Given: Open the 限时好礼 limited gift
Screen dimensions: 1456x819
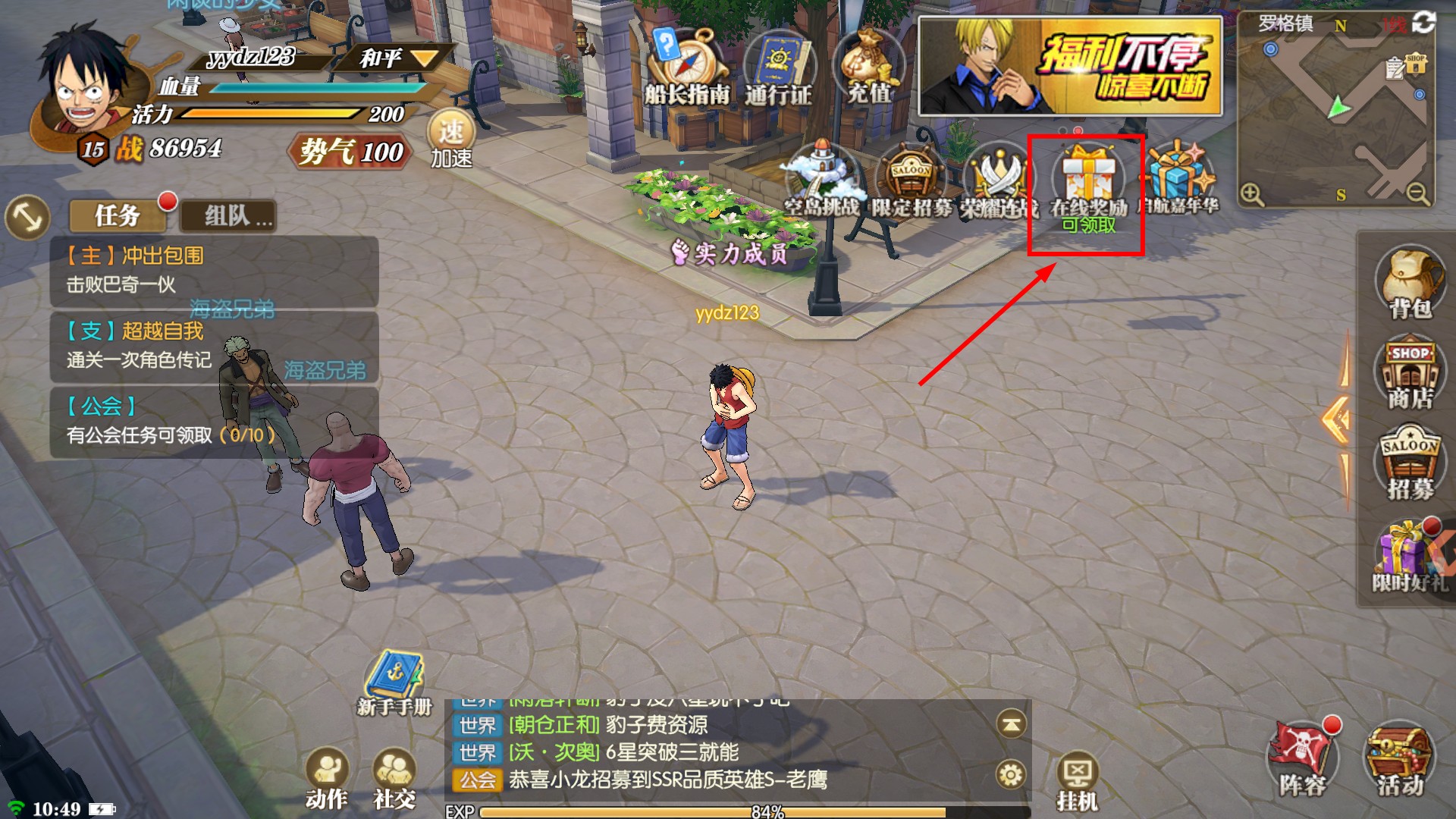Looking at the screenshot, I should 1408,557.
